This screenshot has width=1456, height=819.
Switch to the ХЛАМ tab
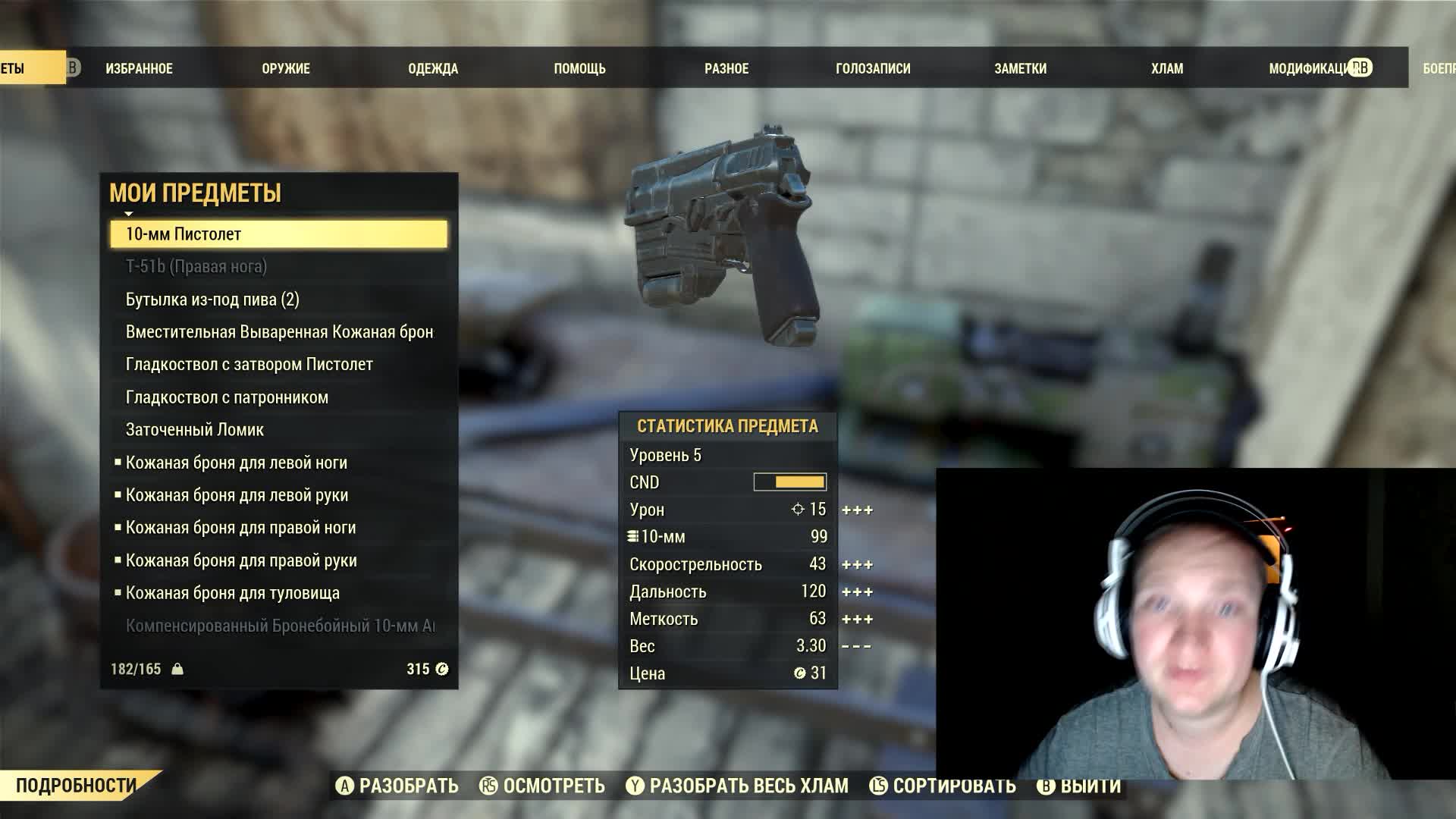1167,68
